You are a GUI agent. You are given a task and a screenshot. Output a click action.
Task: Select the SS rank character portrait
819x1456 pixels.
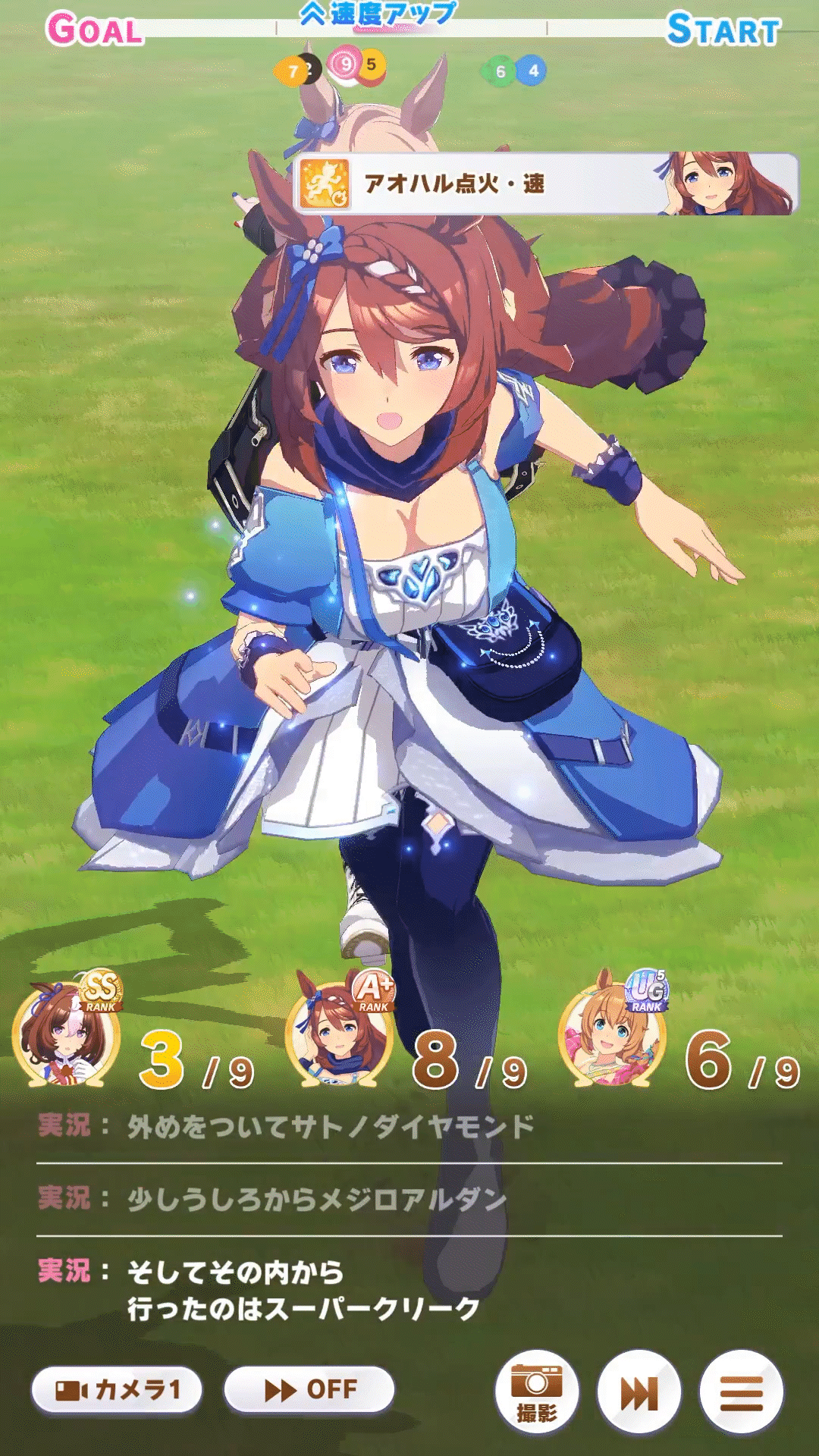67,1036
